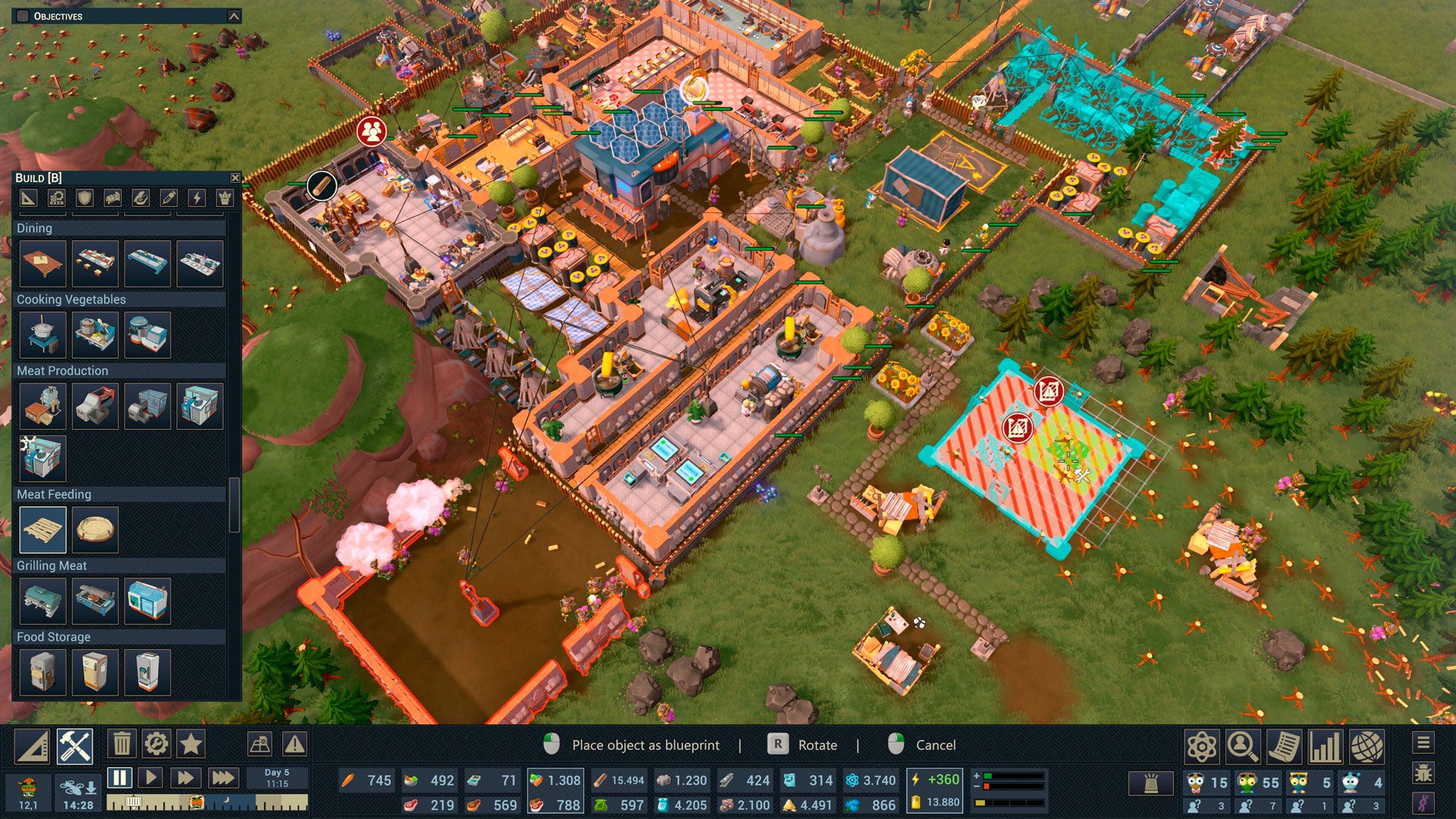Select the syringe medical build tab
This screenshot has width=1456, height=819.
(x=168, y=199)
